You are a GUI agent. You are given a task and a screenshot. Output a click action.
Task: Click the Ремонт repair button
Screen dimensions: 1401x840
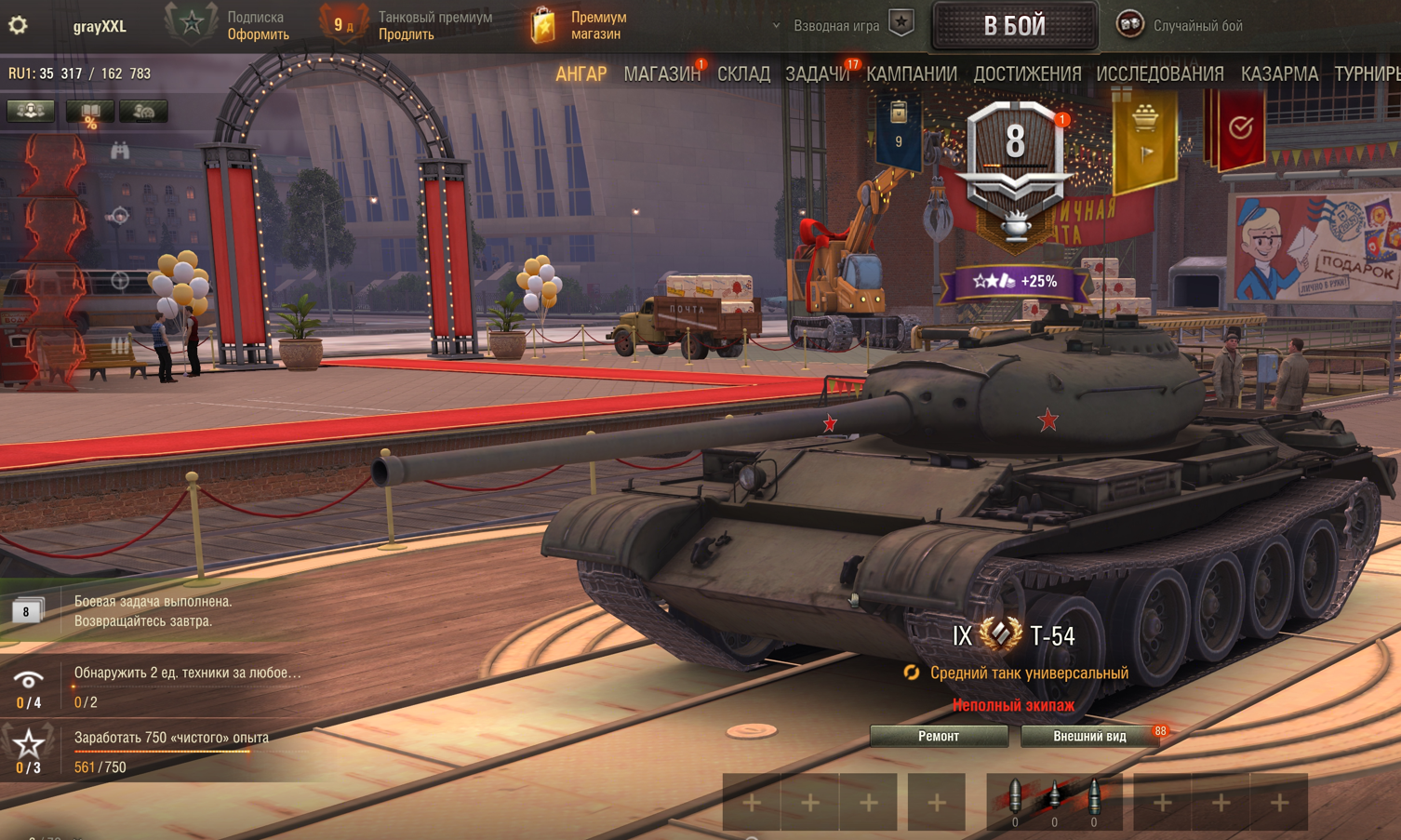pos(939,736)
